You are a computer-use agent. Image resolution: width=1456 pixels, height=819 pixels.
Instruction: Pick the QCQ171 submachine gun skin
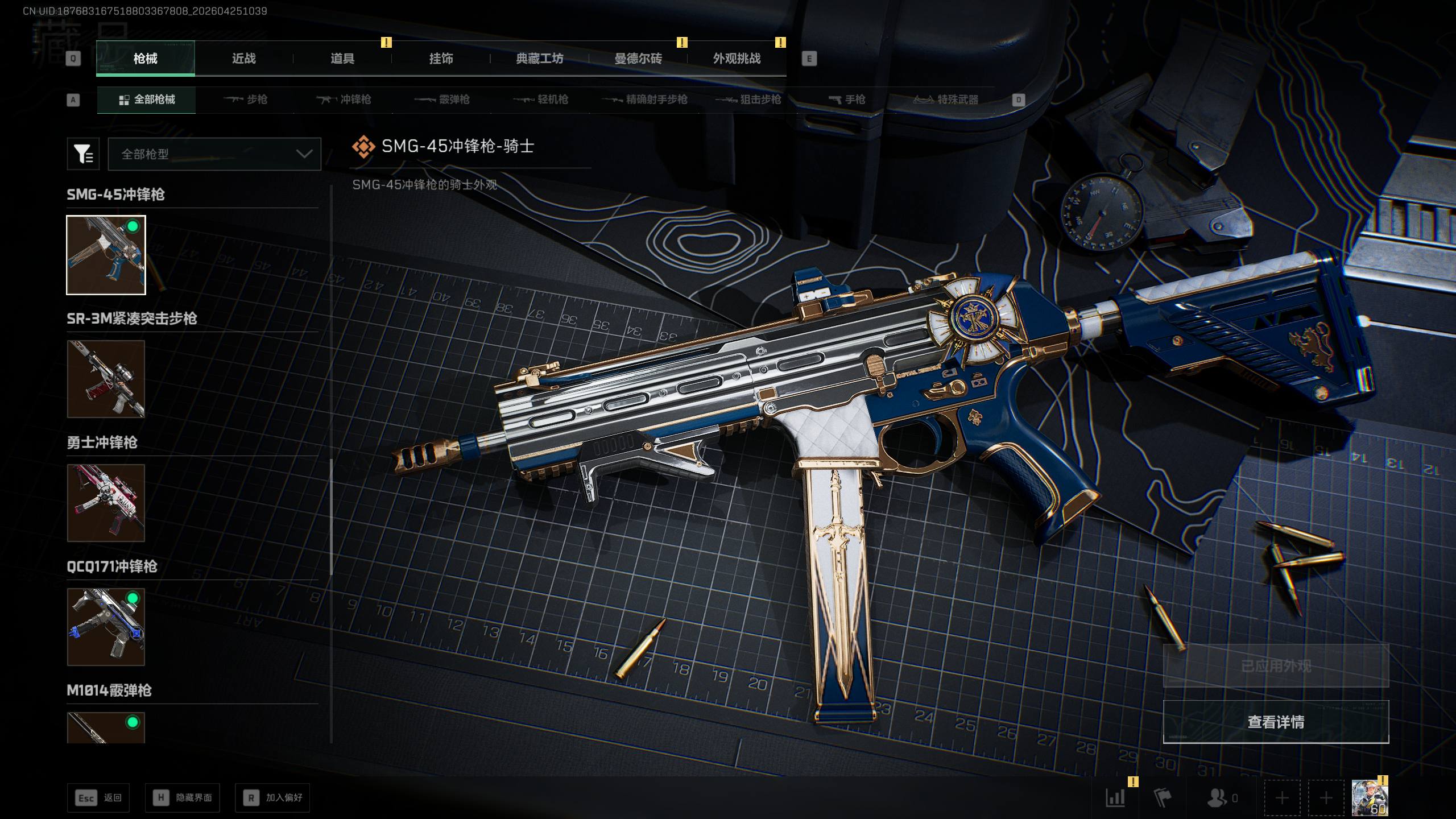(106, 627)
